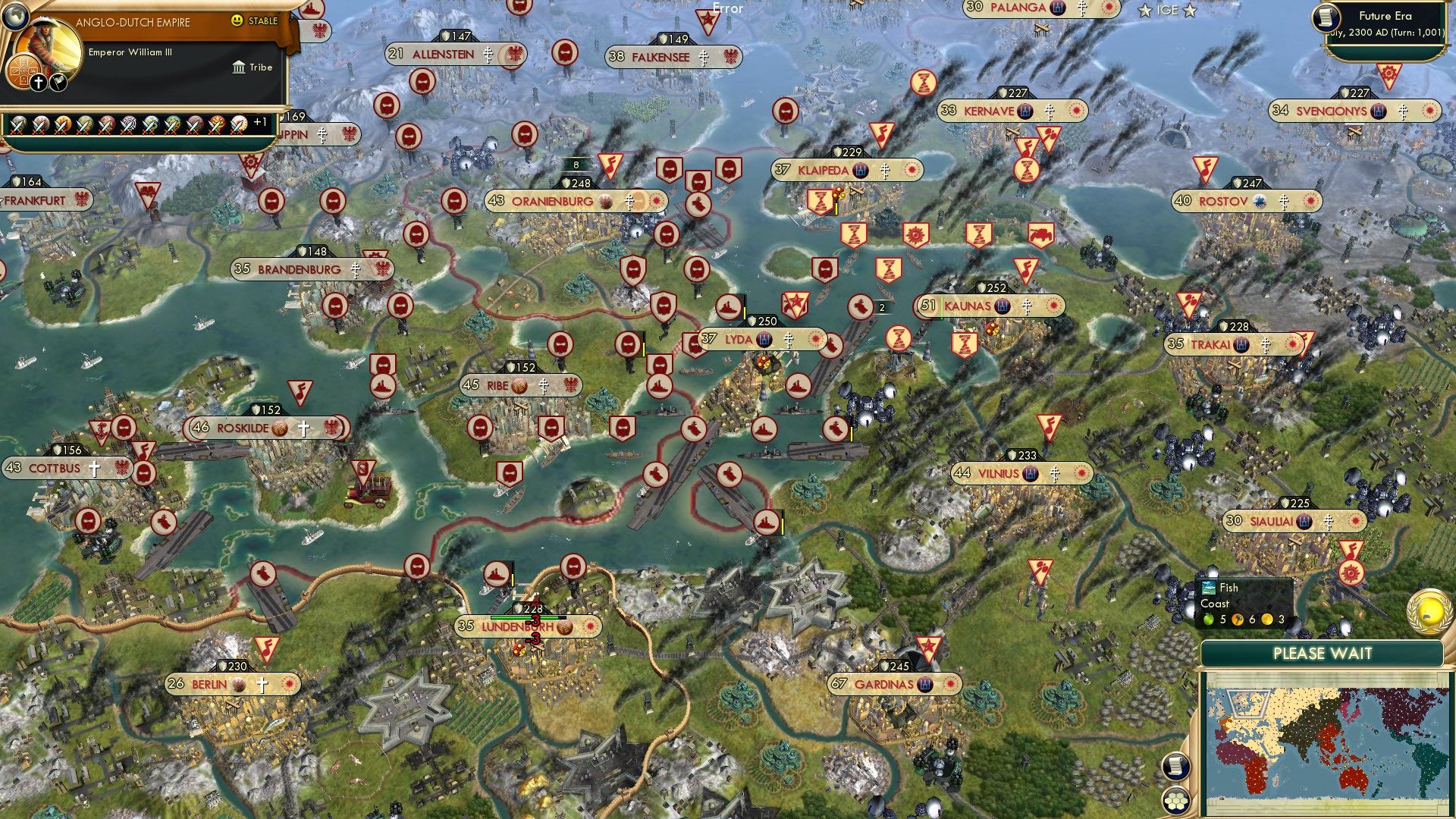Select the notification scroll icon above the minimap

1177,767
